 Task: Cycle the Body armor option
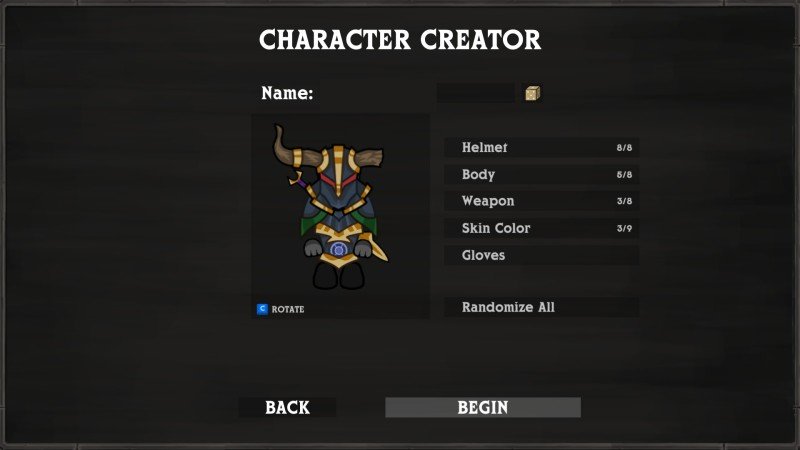(541, 175)
